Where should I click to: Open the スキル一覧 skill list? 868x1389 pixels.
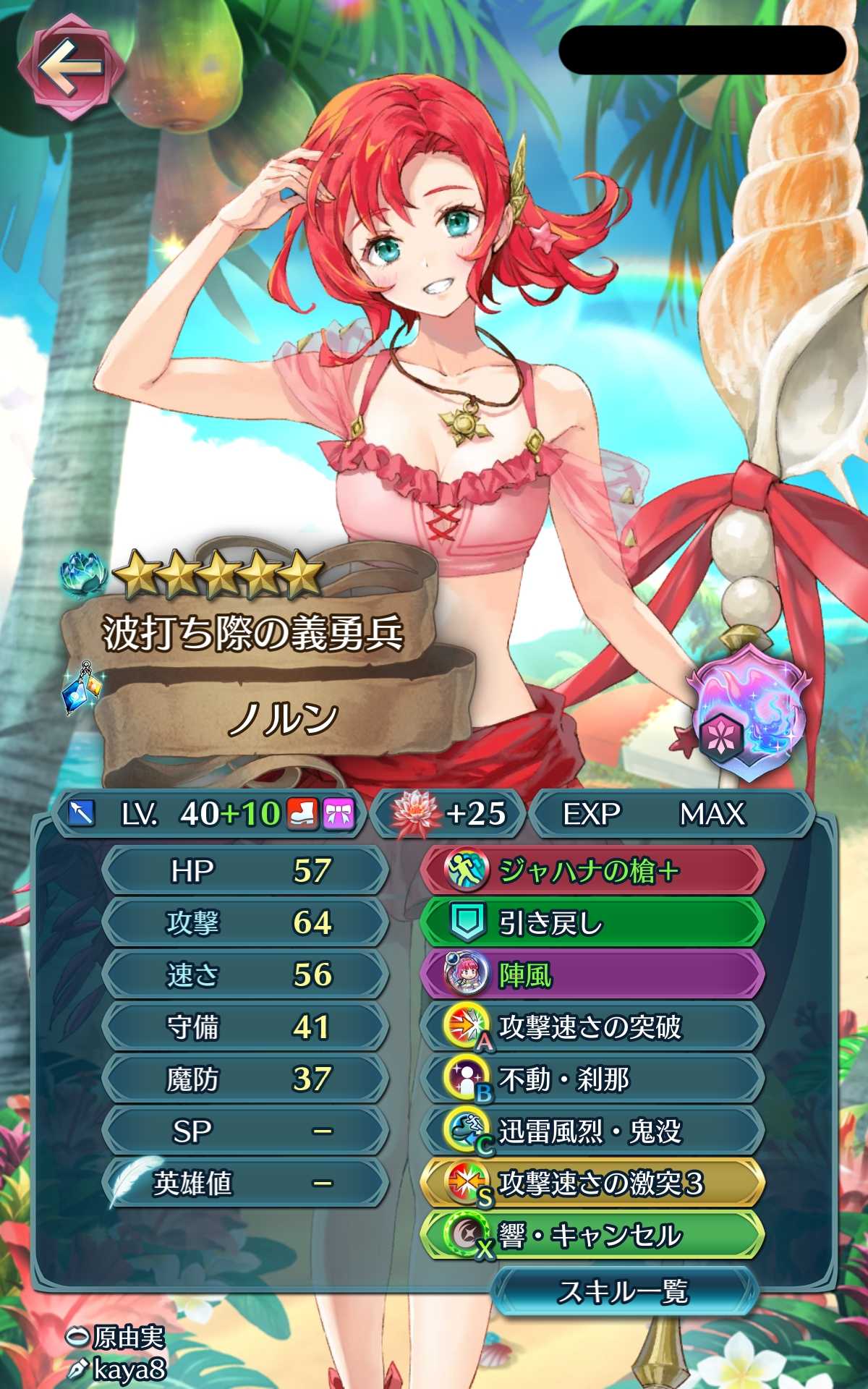click(624, 1291)
